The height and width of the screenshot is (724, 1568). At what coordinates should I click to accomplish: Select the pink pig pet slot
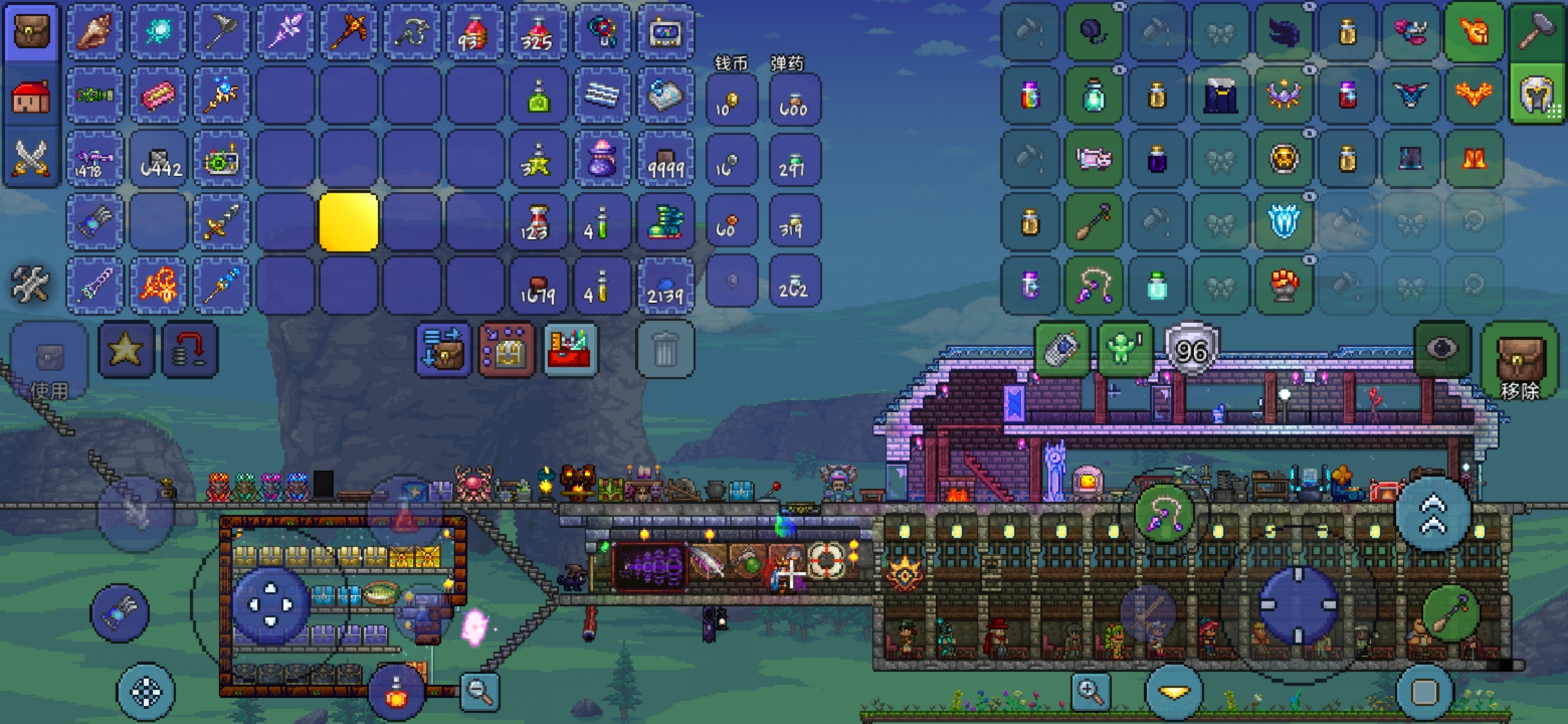(1094, 159)
